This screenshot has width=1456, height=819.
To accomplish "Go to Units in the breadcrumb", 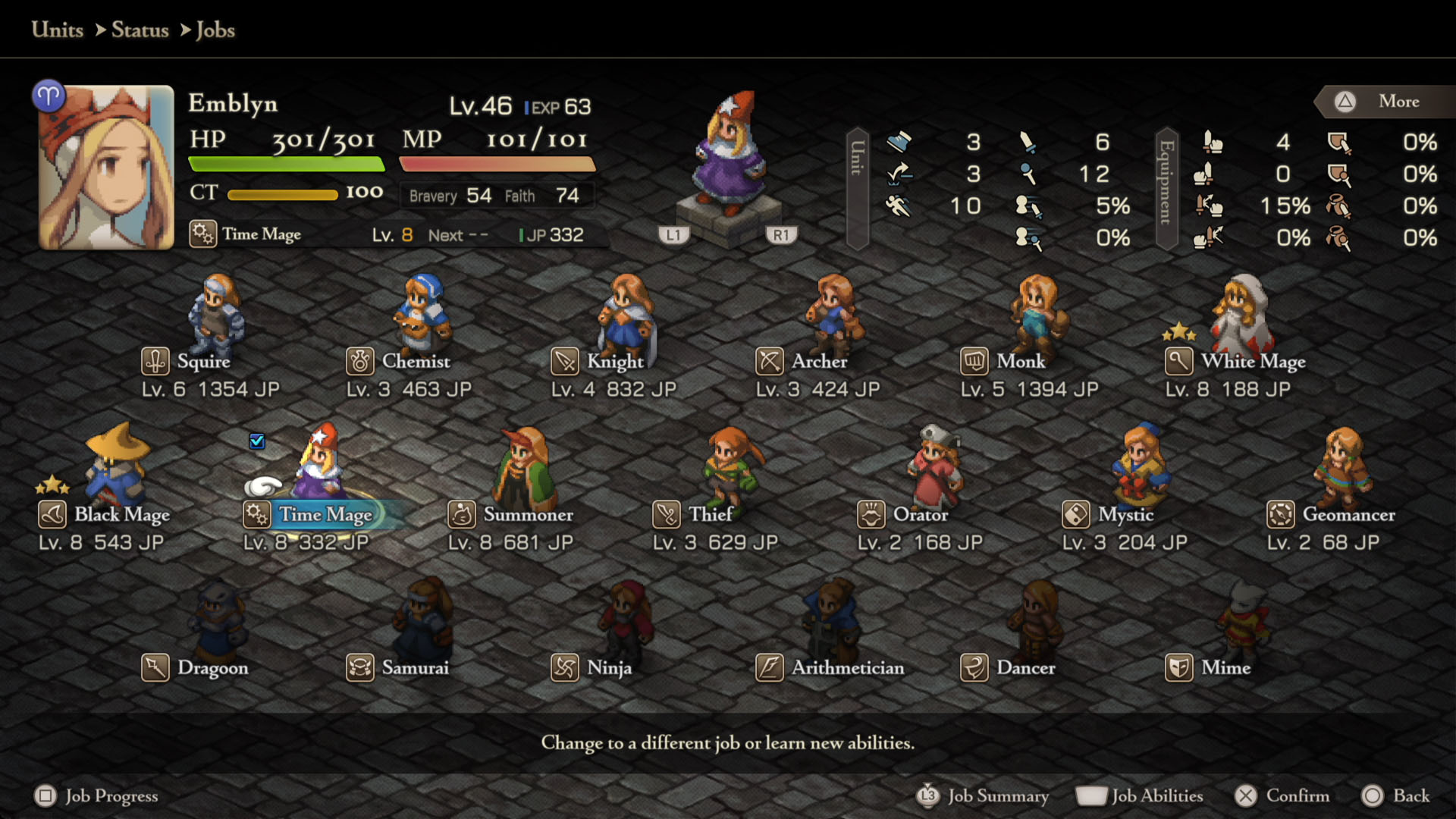I will point(58,30).
